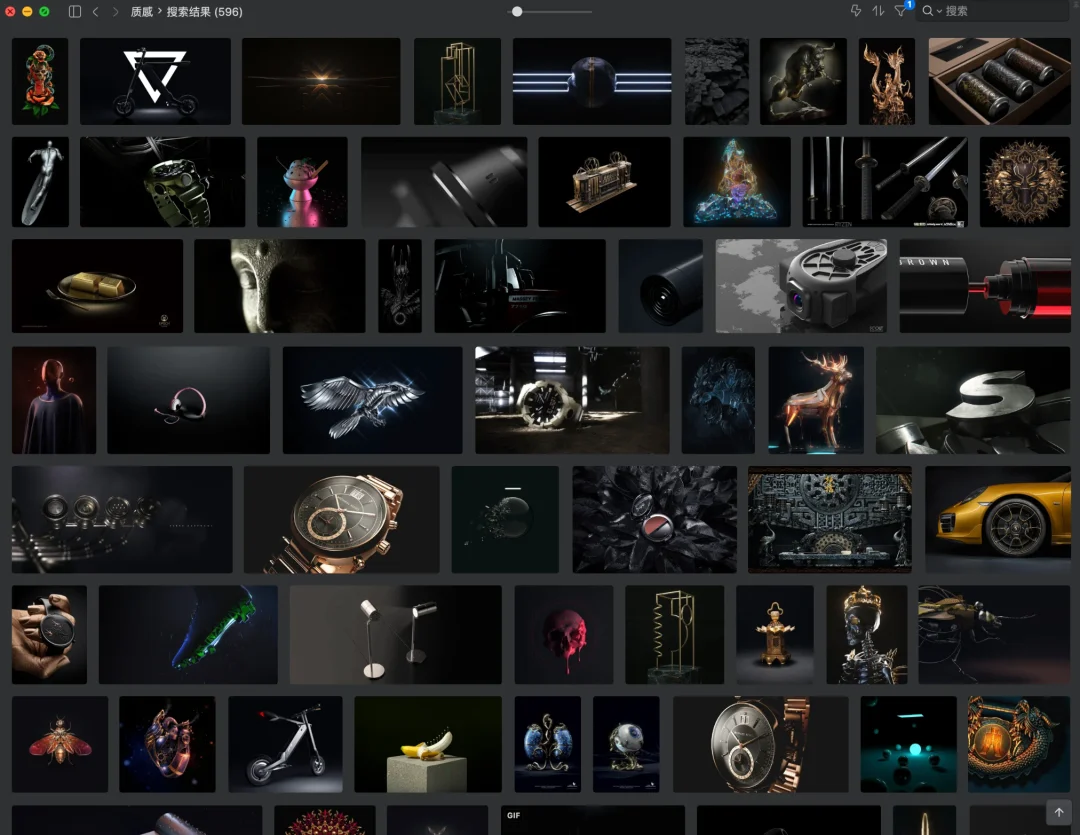
Task: Open the two desk lamps thumbnail
Action: pyautogui.click(x=395, y=634)
